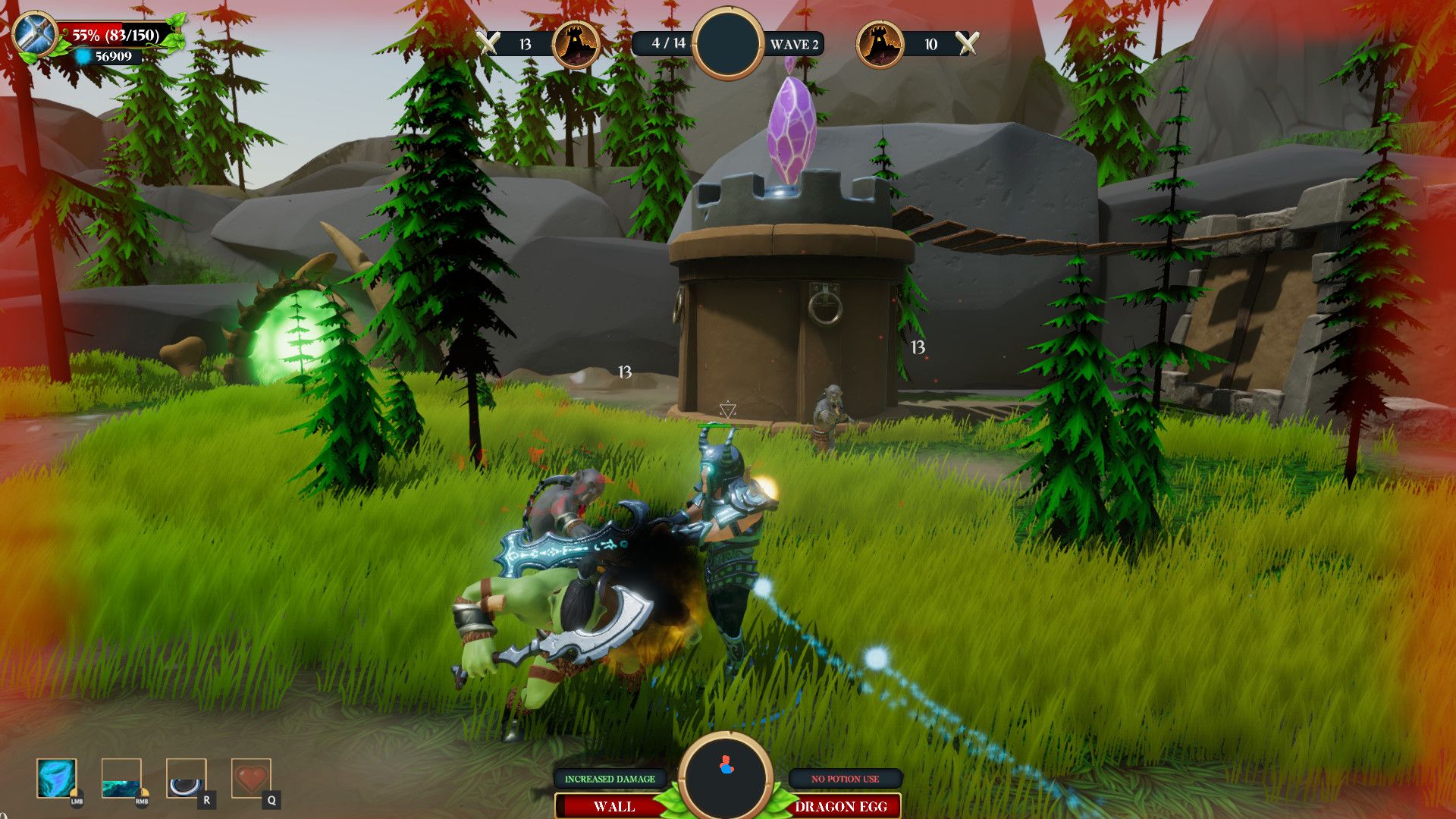Use the teal wave ability slot
The image size is (1456, 819).
121,779
